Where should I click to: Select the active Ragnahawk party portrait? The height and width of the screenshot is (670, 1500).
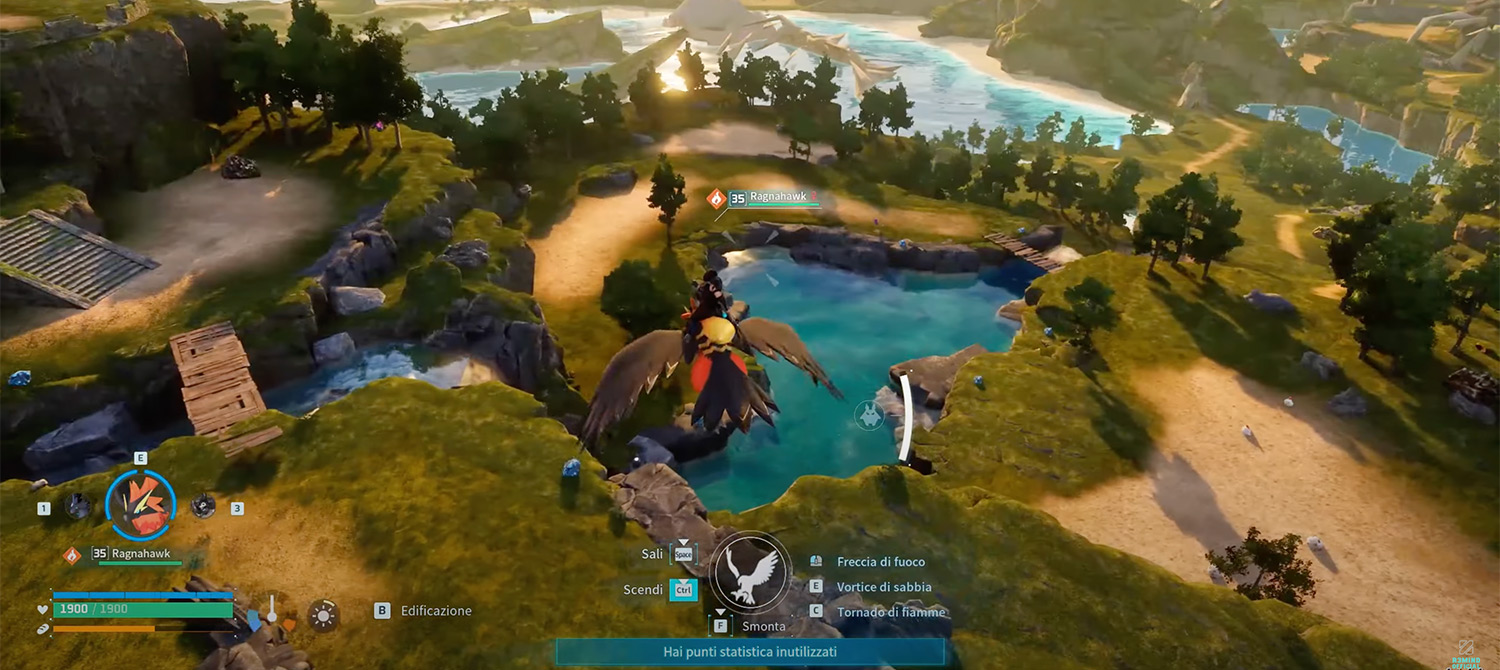coord(140,505)
